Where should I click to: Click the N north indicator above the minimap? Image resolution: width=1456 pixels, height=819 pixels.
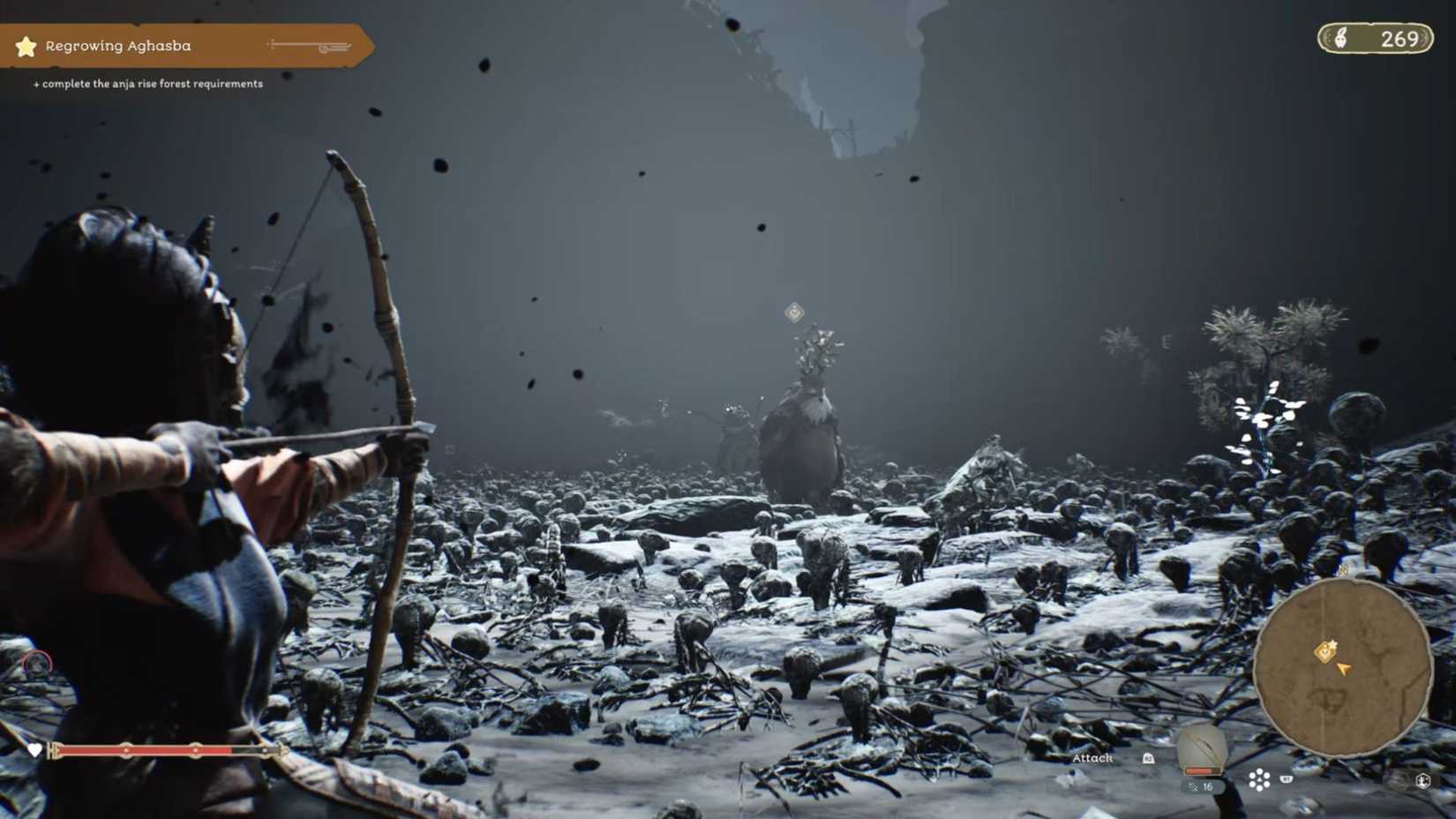[1343, 571]
